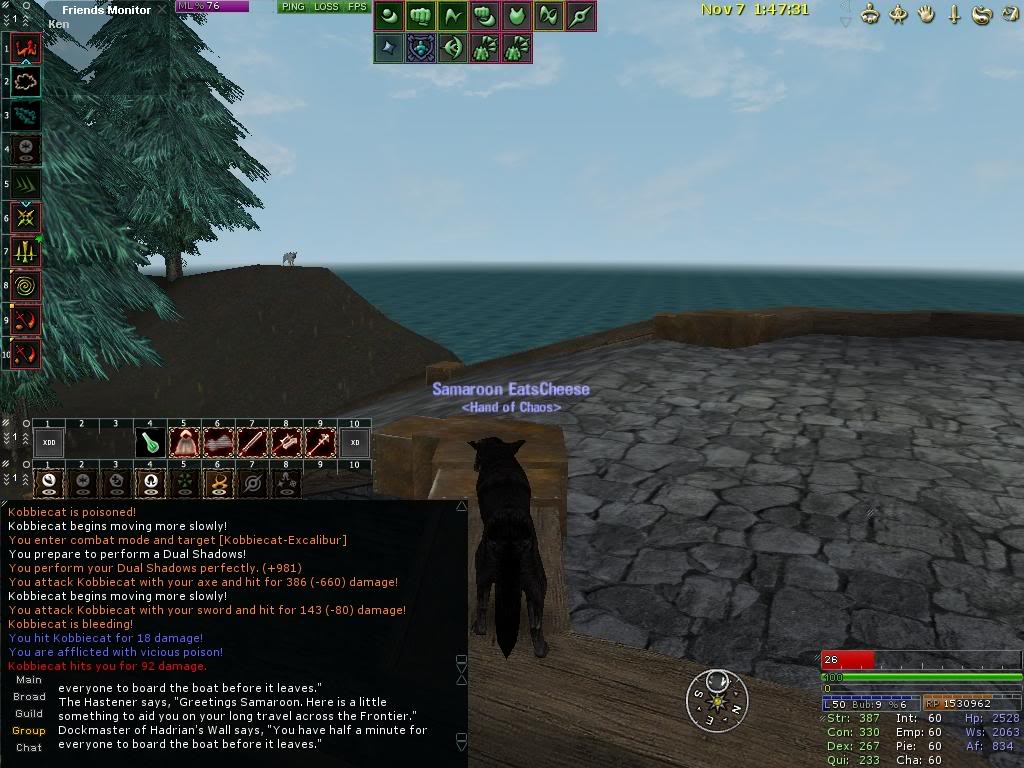Screen dimensions: 1024x768
Task: Activate the spiral ability on the vertical bar
Action: (x=26, y=286)
